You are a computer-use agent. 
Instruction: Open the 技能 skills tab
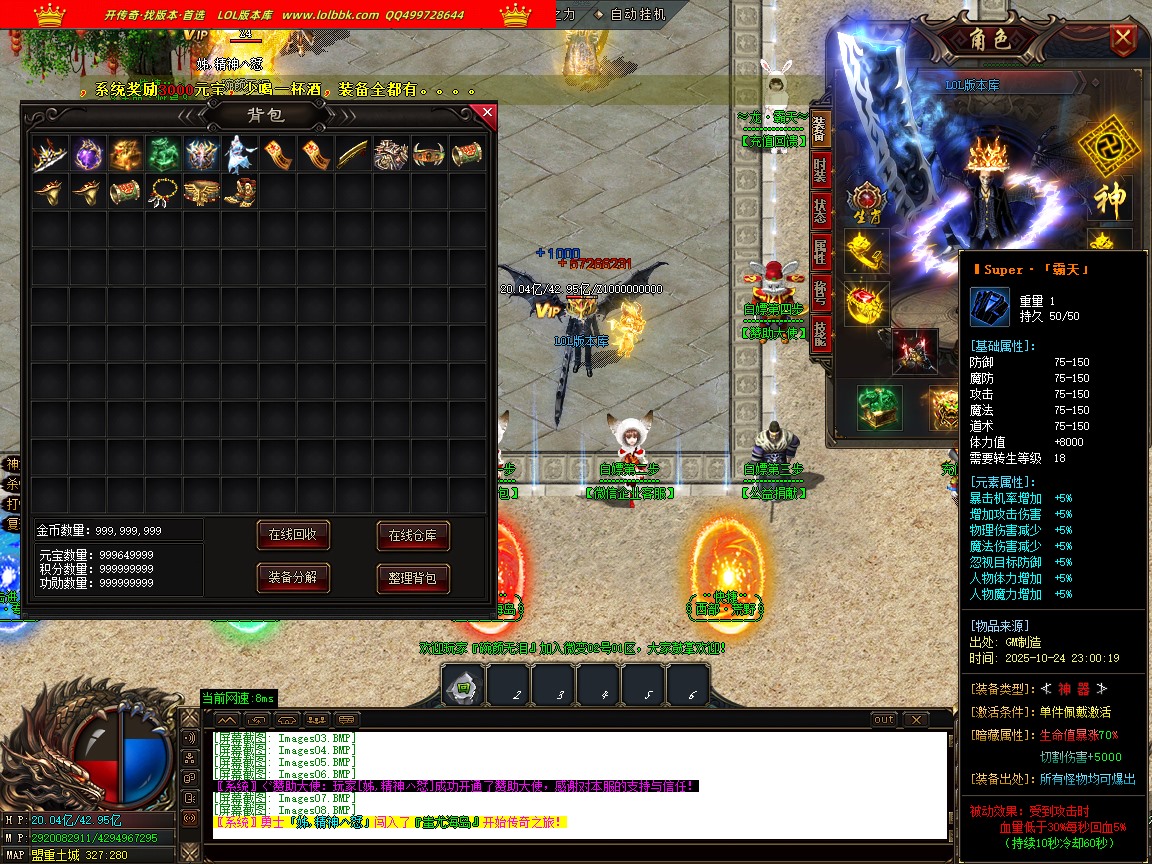coord(820,331)
